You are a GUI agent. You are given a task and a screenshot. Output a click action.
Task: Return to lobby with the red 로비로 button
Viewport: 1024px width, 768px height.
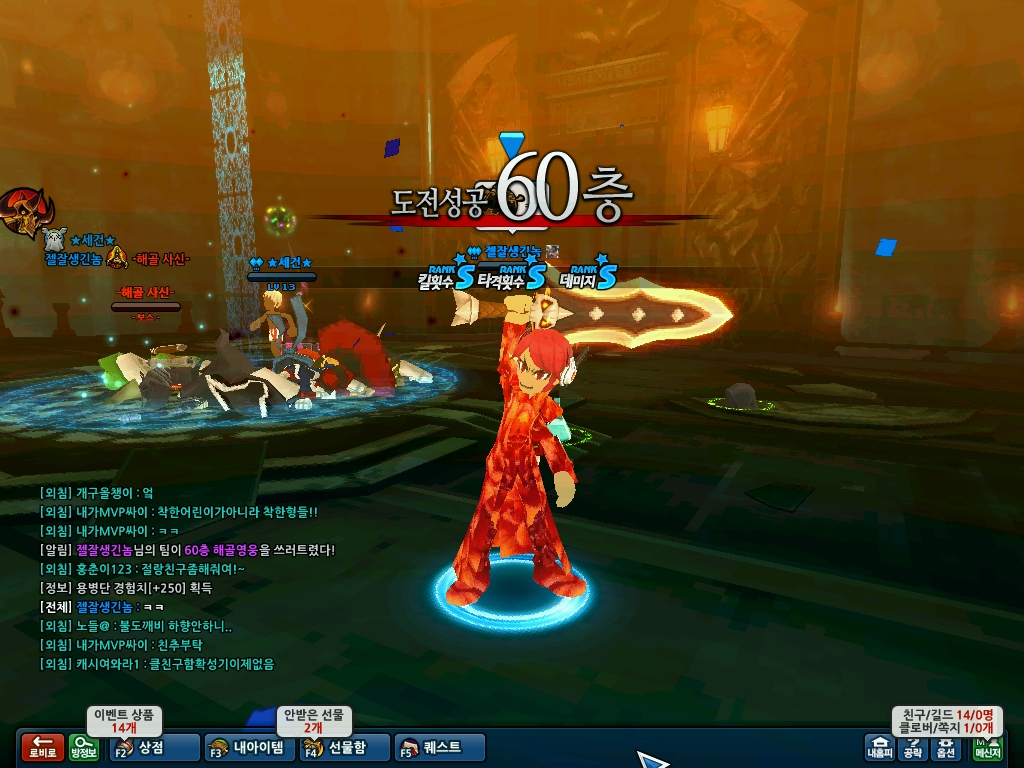coord(42,748)
